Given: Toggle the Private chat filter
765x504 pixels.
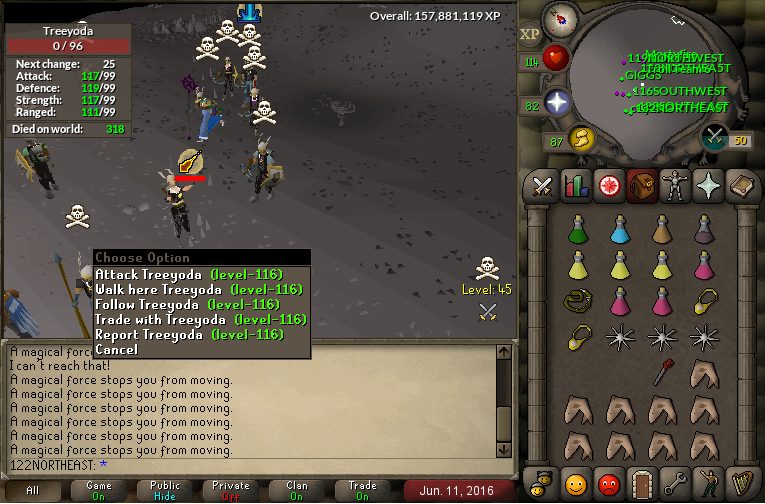Looking at the screenshot, I should (230, 490).
